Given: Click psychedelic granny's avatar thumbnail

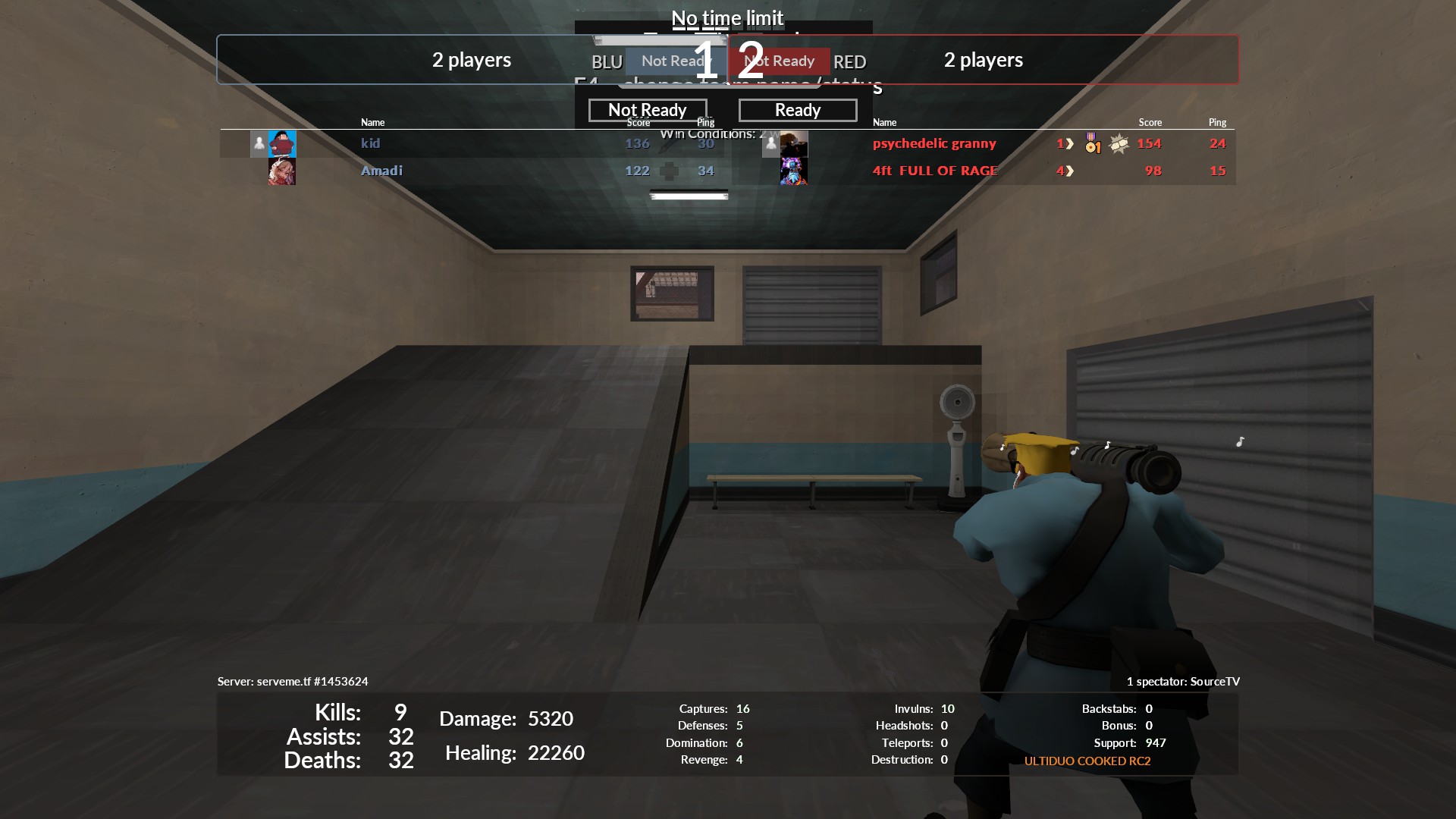Looking at the screenshot, I should [x=794, y=143].
